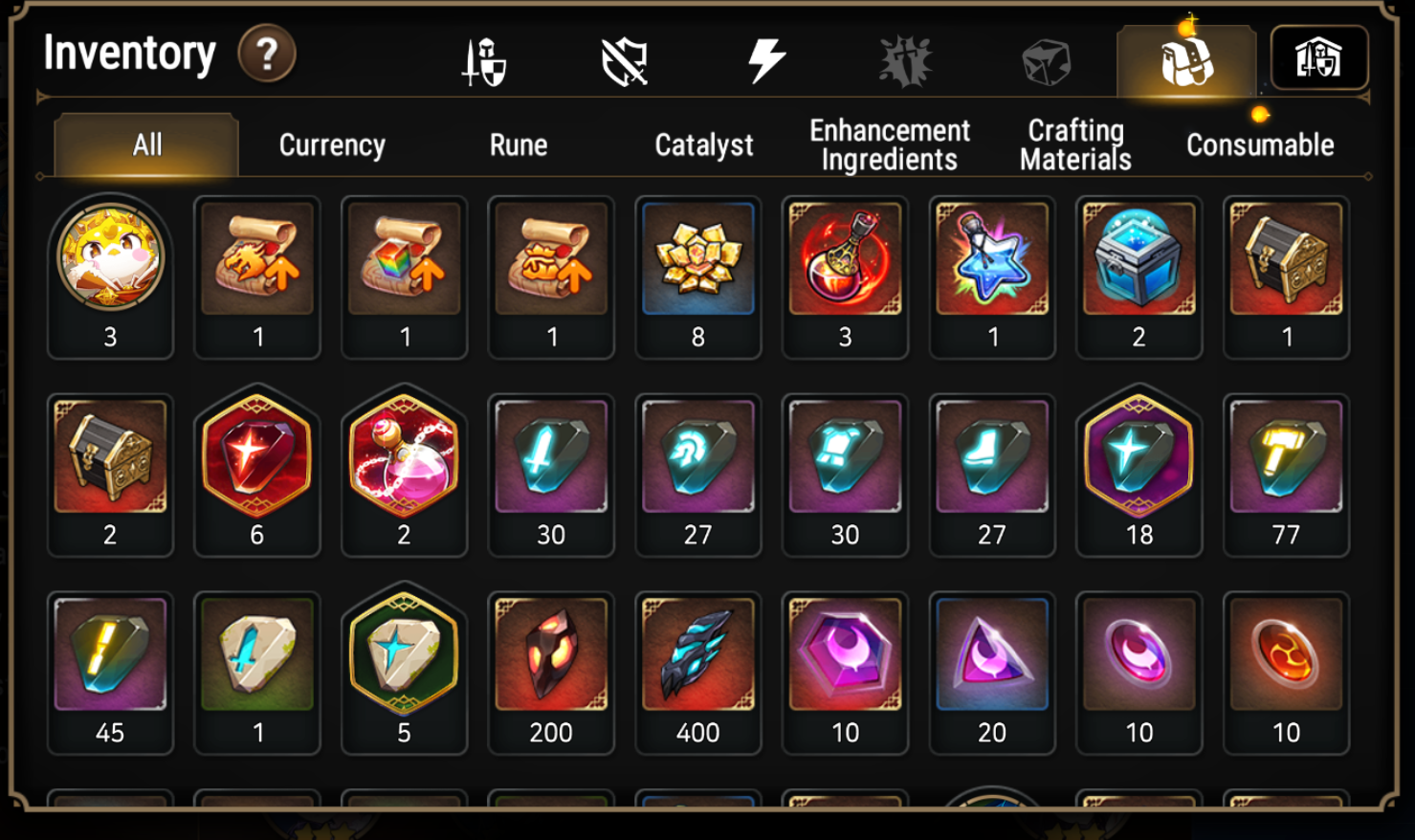Viewport: 1415px width, 840px height.
Task: View the Consumable tab
Action: click(1259, 145)
